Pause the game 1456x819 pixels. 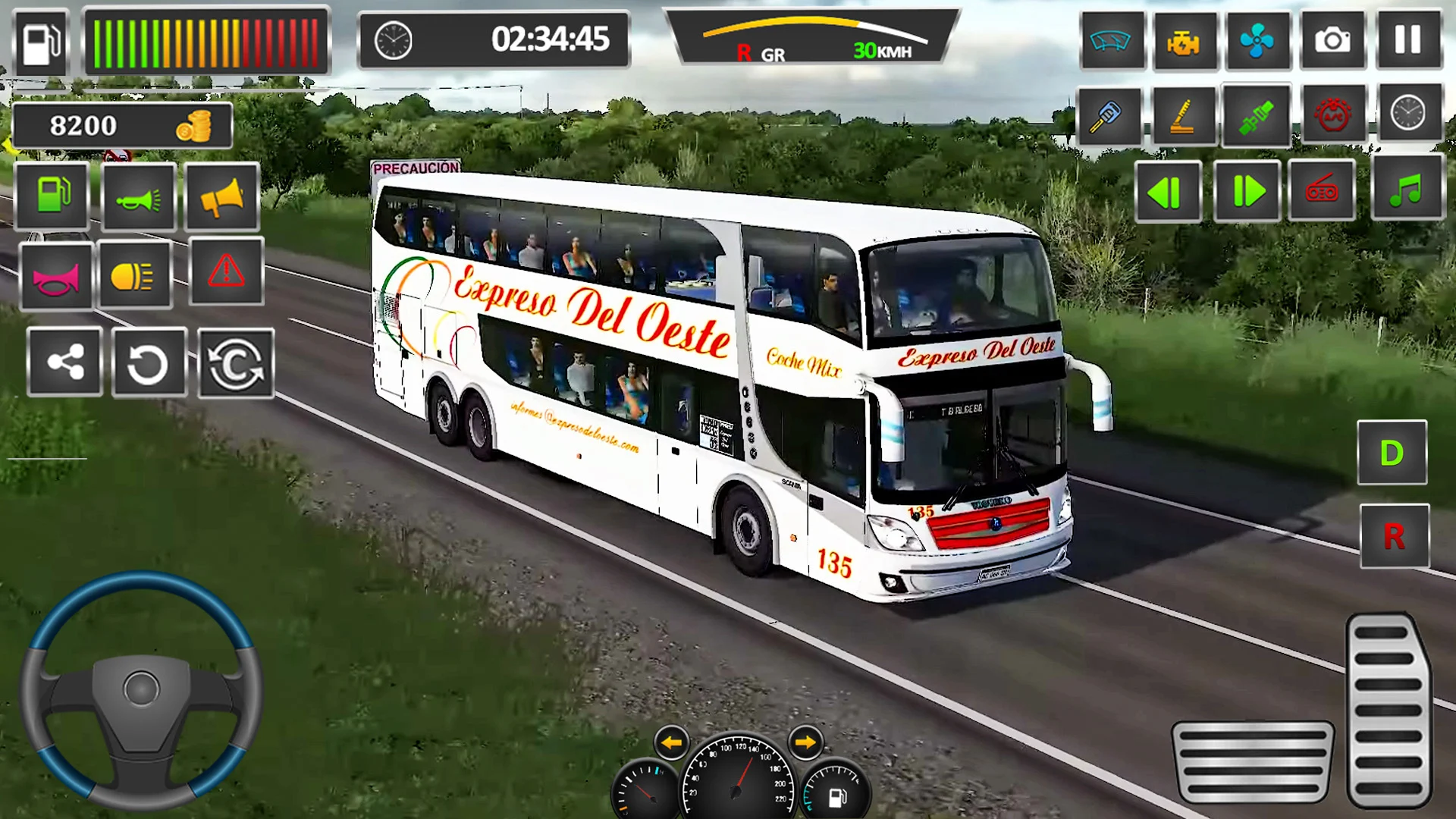(1407, 40)
